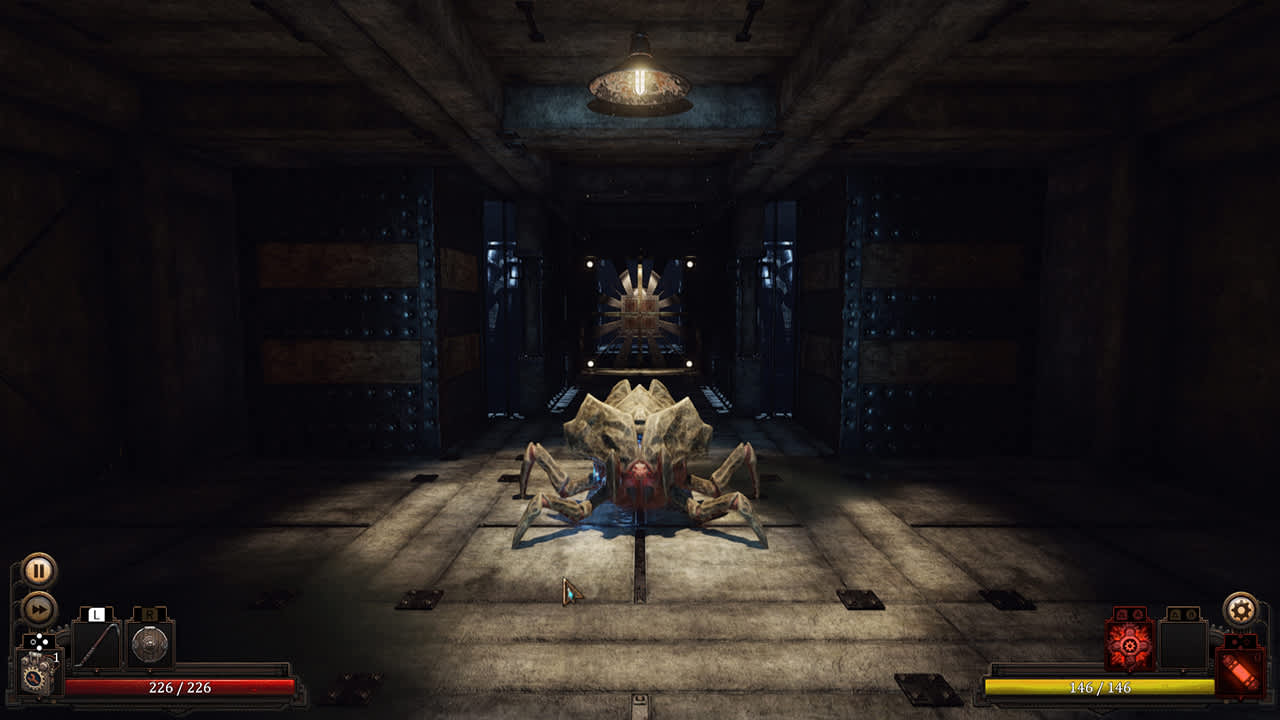Toggle the bell icons above the skill slot
The height and width of the screenshot is (720, 1280).
[1130, 613]
